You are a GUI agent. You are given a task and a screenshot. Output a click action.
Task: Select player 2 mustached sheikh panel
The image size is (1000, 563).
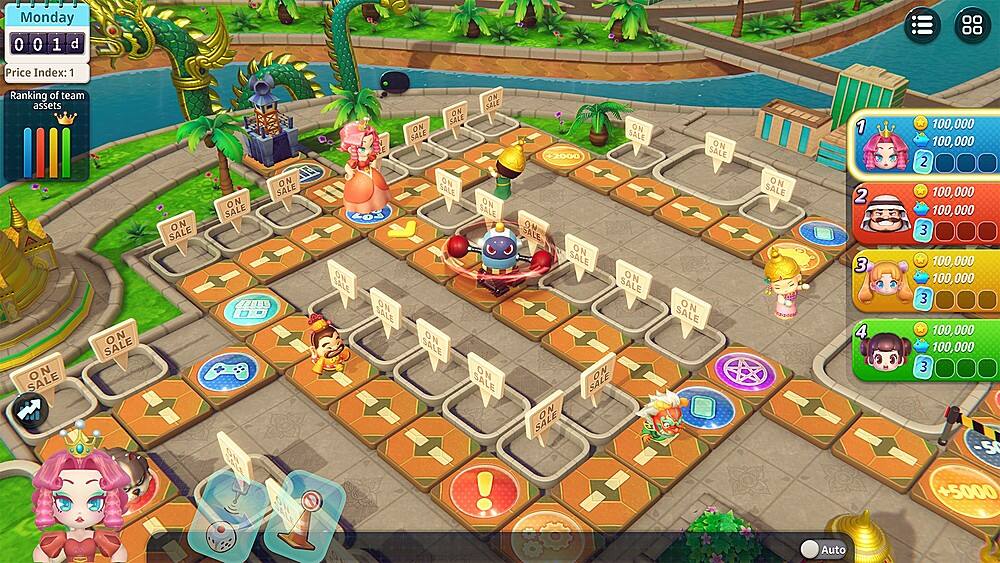(926, 212)
